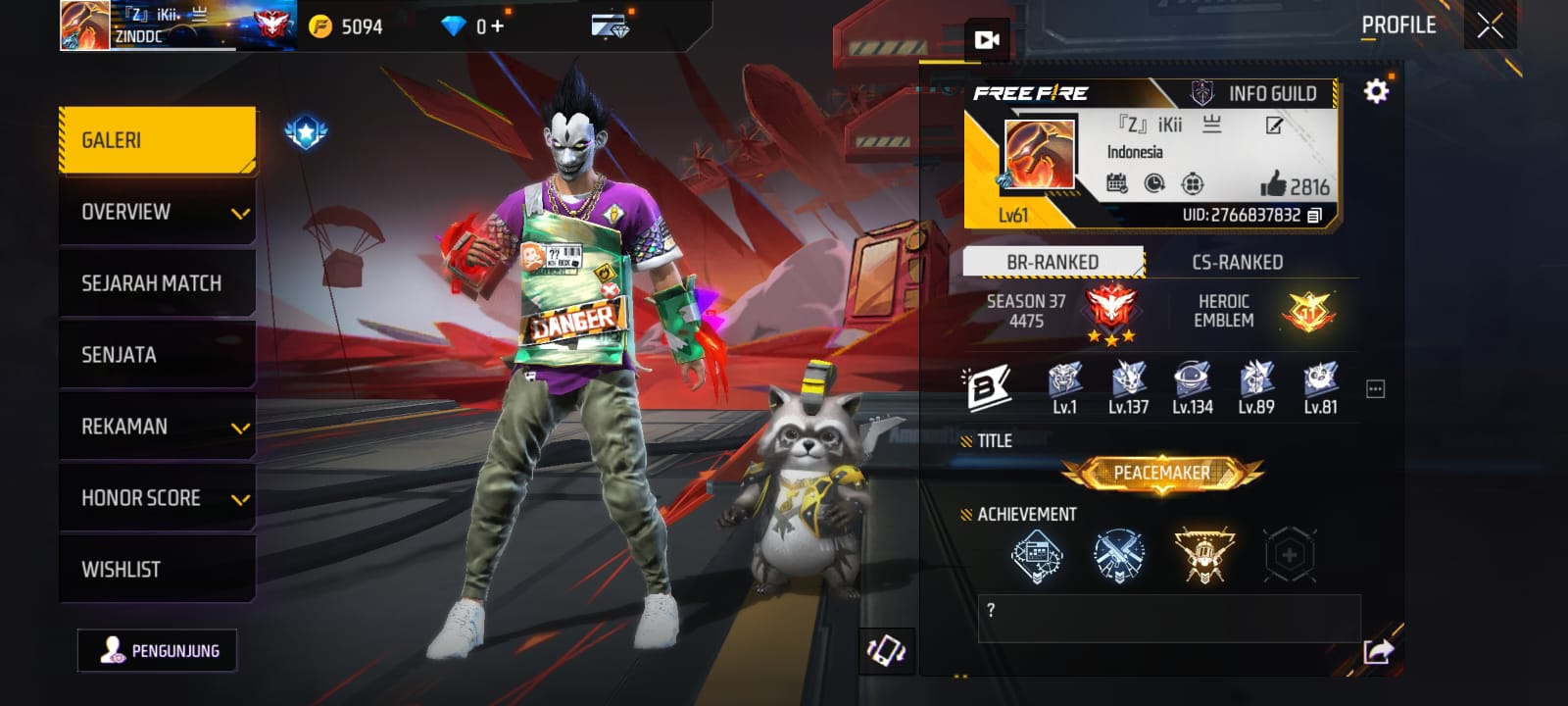Open Info Guild panel
1568x706 pixels.
[x=1258, y=94]
